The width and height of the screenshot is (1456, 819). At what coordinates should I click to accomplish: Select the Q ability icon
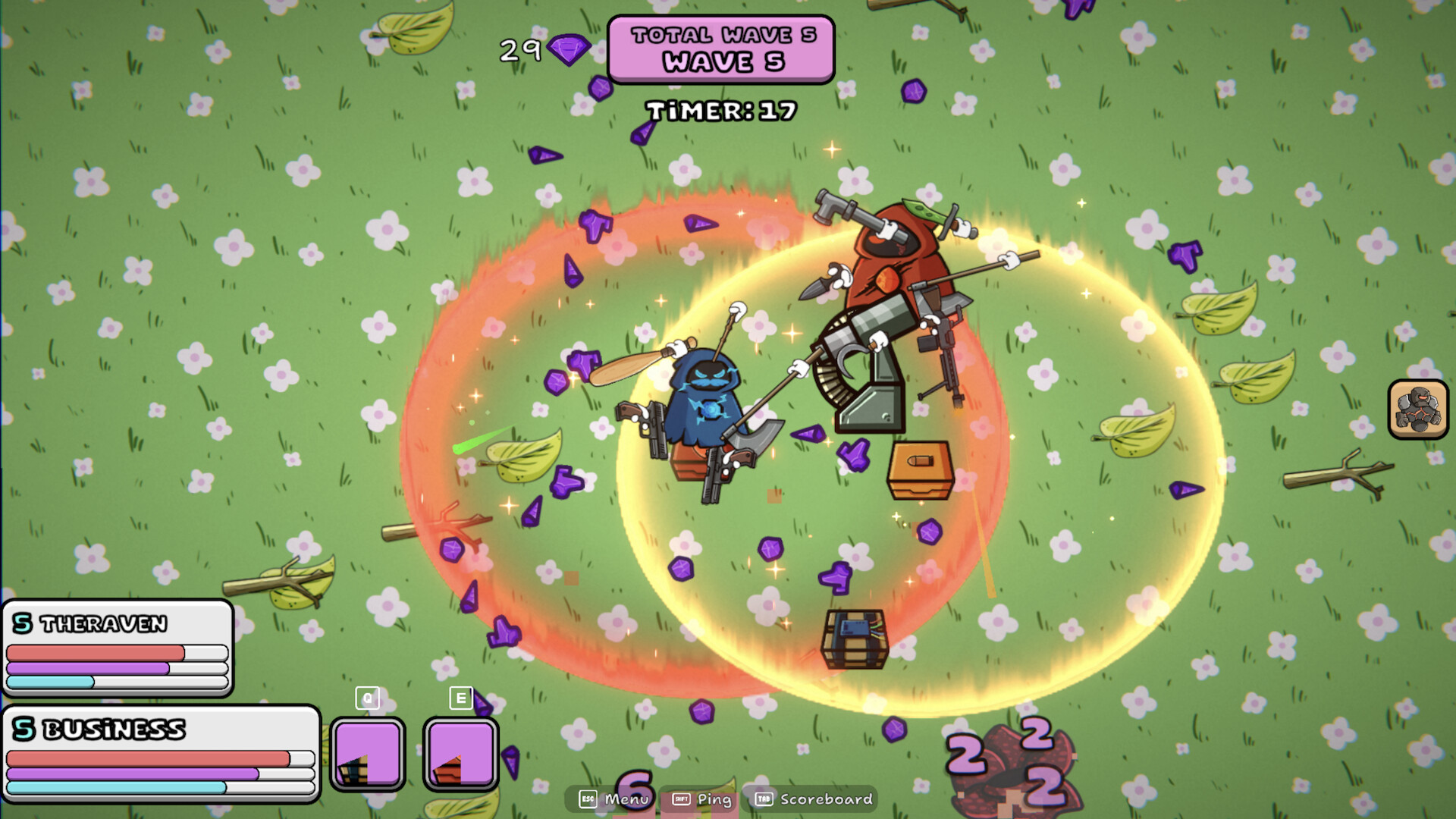(x=368, y=752)
